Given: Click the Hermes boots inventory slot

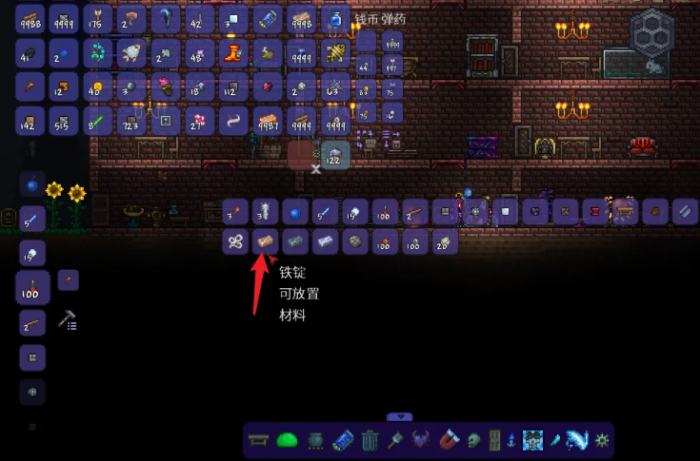Looking at the screenshot, I should click(x=233, y=52).
